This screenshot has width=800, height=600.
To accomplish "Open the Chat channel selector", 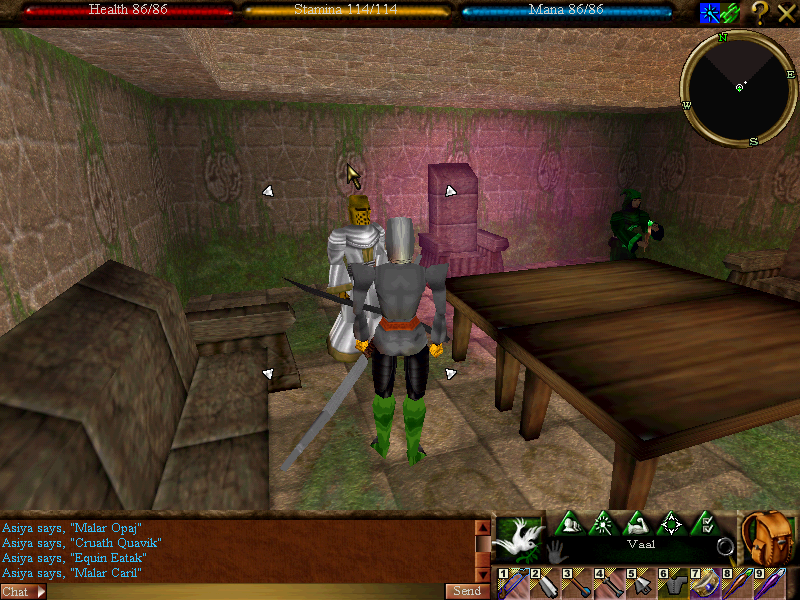I will [22, 591].
